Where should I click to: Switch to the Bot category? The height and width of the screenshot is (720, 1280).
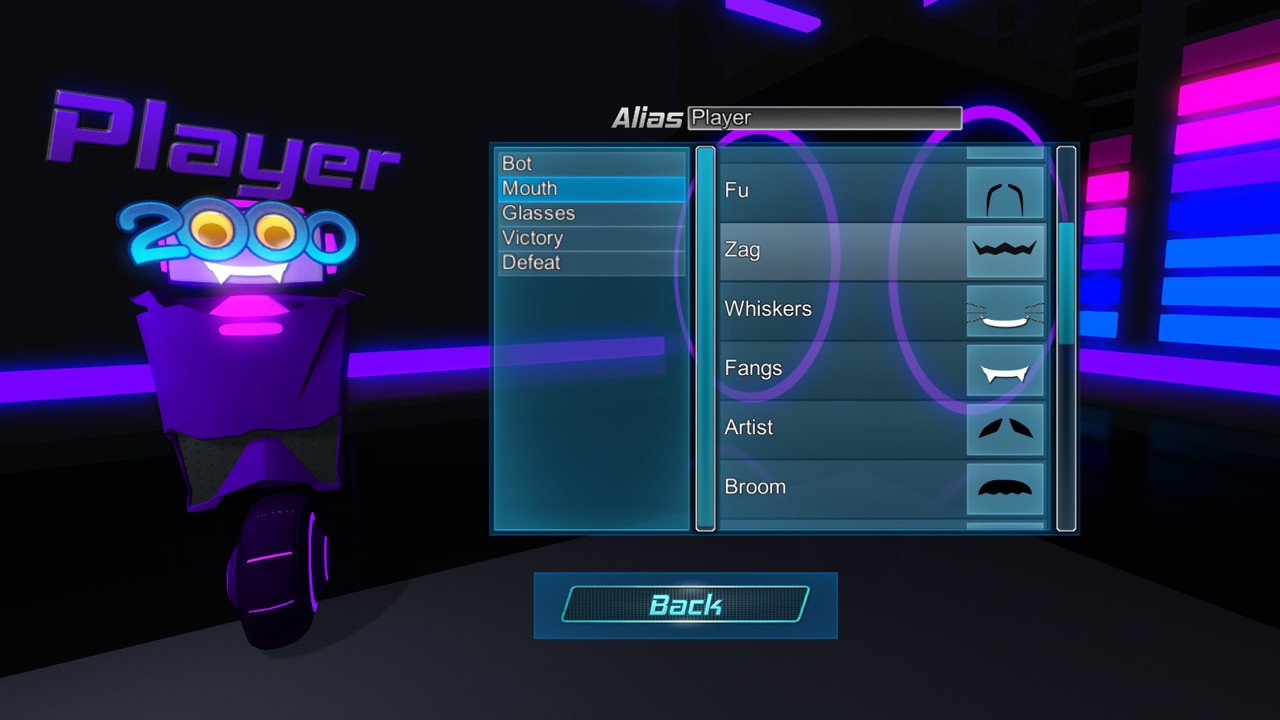click(x=590, y=163)
